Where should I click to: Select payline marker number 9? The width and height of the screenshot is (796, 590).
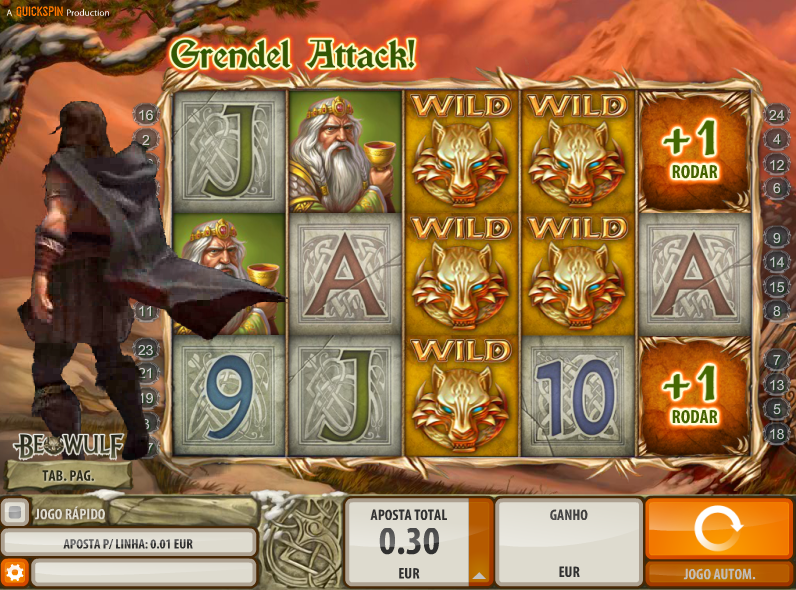777,238
